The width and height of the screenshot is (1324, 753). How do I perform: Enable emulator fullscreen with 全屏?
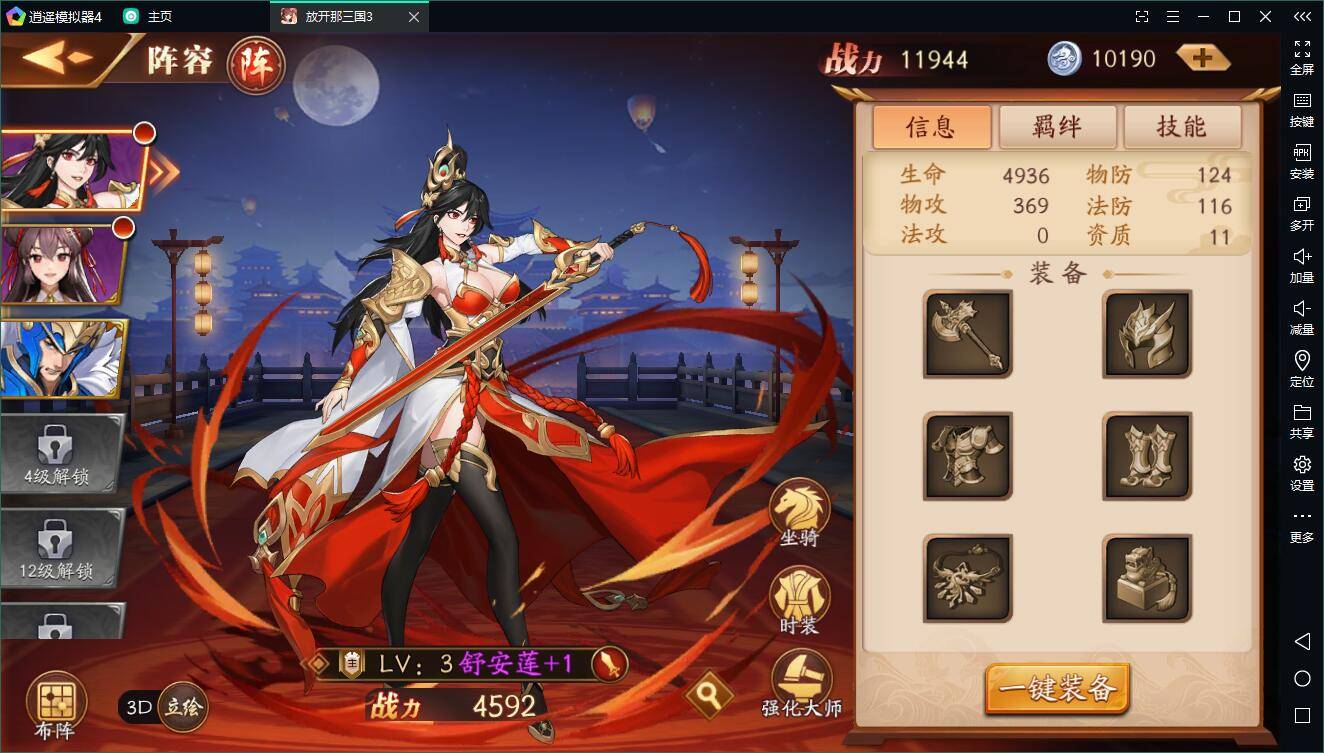[x=1301, y=55]
